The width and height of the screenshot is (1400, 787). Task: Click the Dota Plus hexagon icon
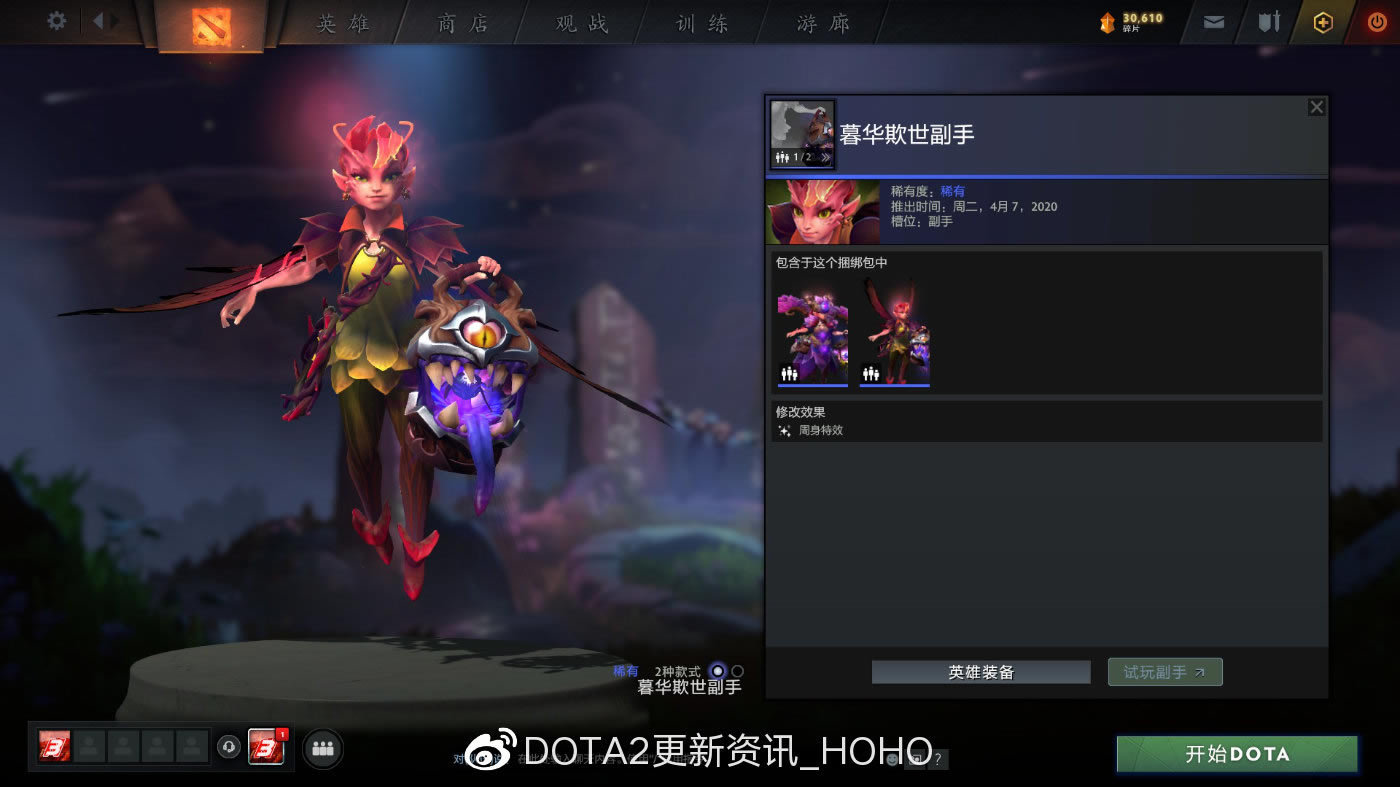[1322, 21]
